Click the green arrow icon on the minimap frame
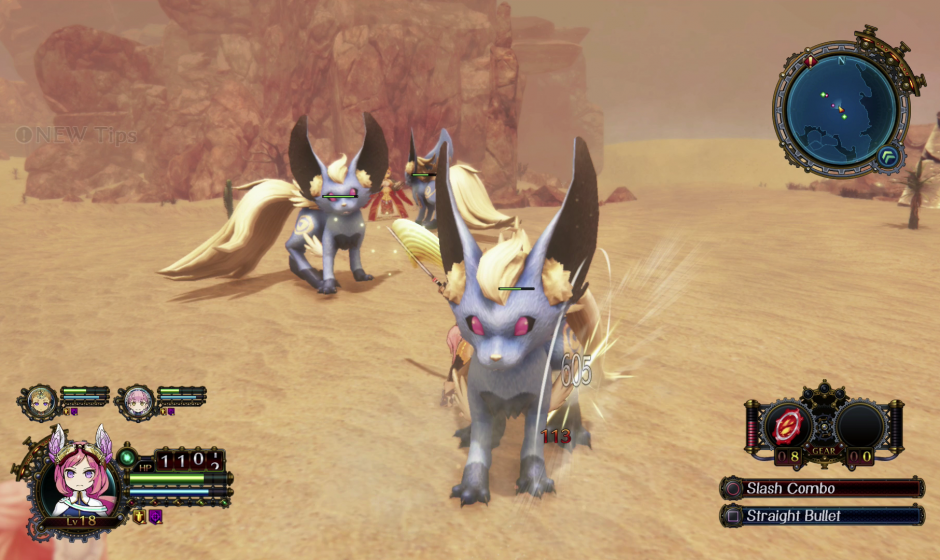This screenshot has width=940, height=560. coord(887,155)
